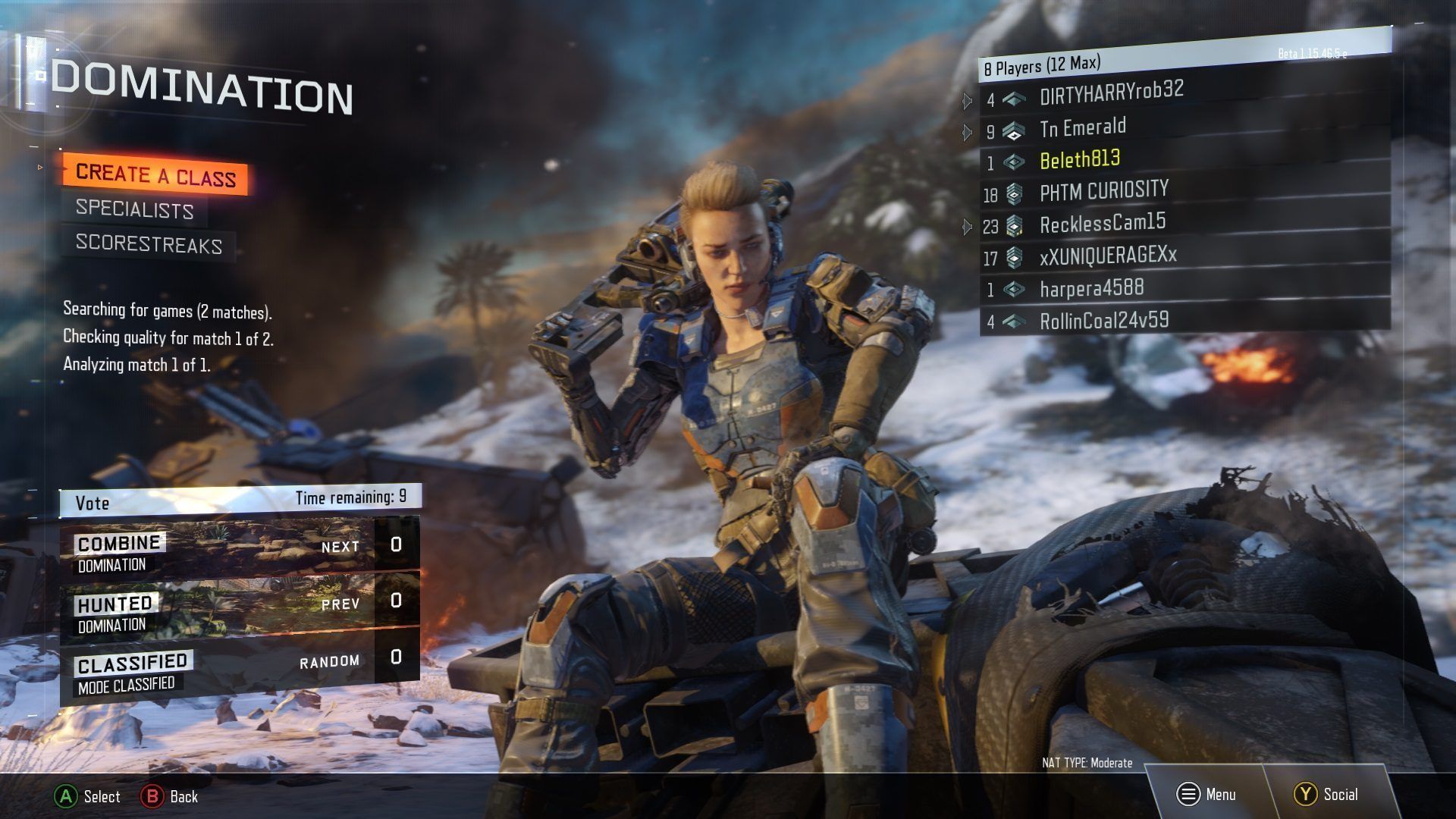1456x819 pixels.
Task: Open the Scorestreaks menu
Action: coord(149,243)
